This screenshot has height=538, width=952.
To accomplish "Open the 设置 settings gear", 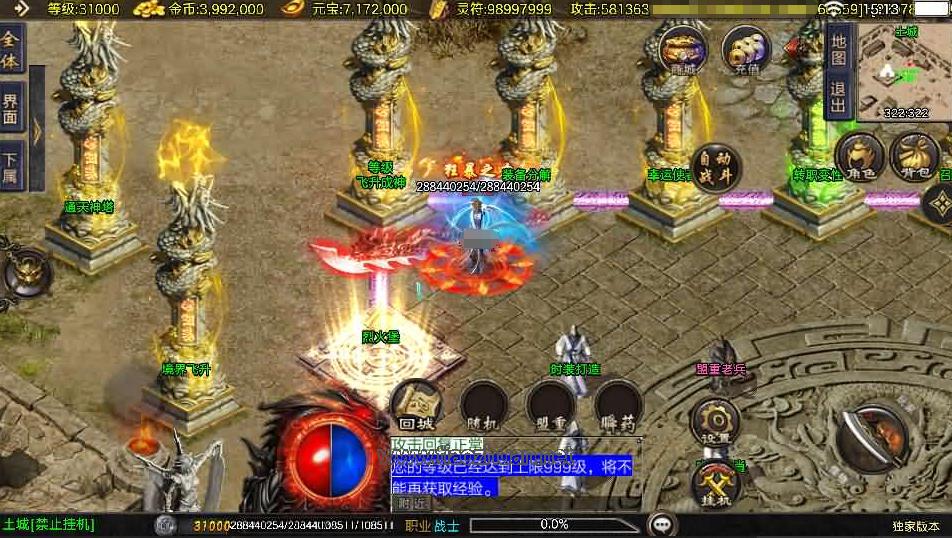I will pyautogui.click(x=715, y=420).
